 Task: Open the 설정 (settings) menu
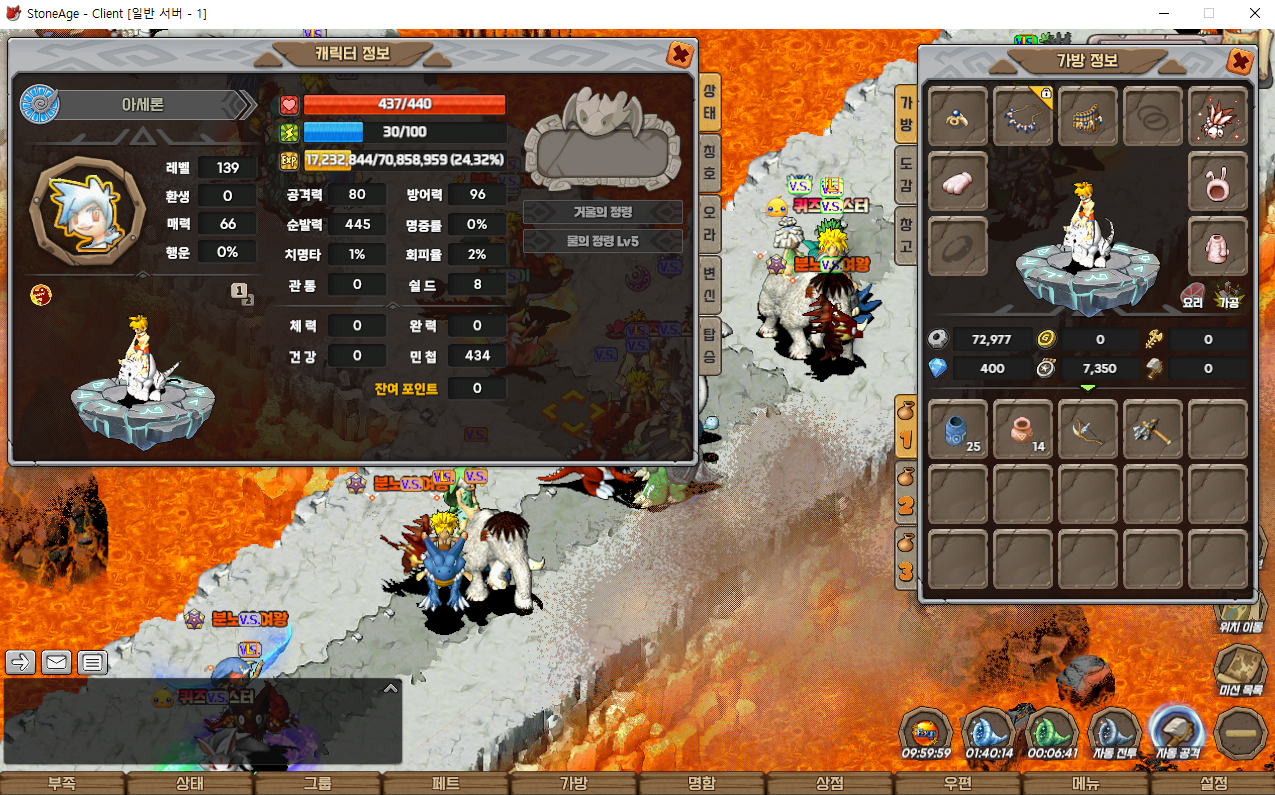(x=1212, y=783)
